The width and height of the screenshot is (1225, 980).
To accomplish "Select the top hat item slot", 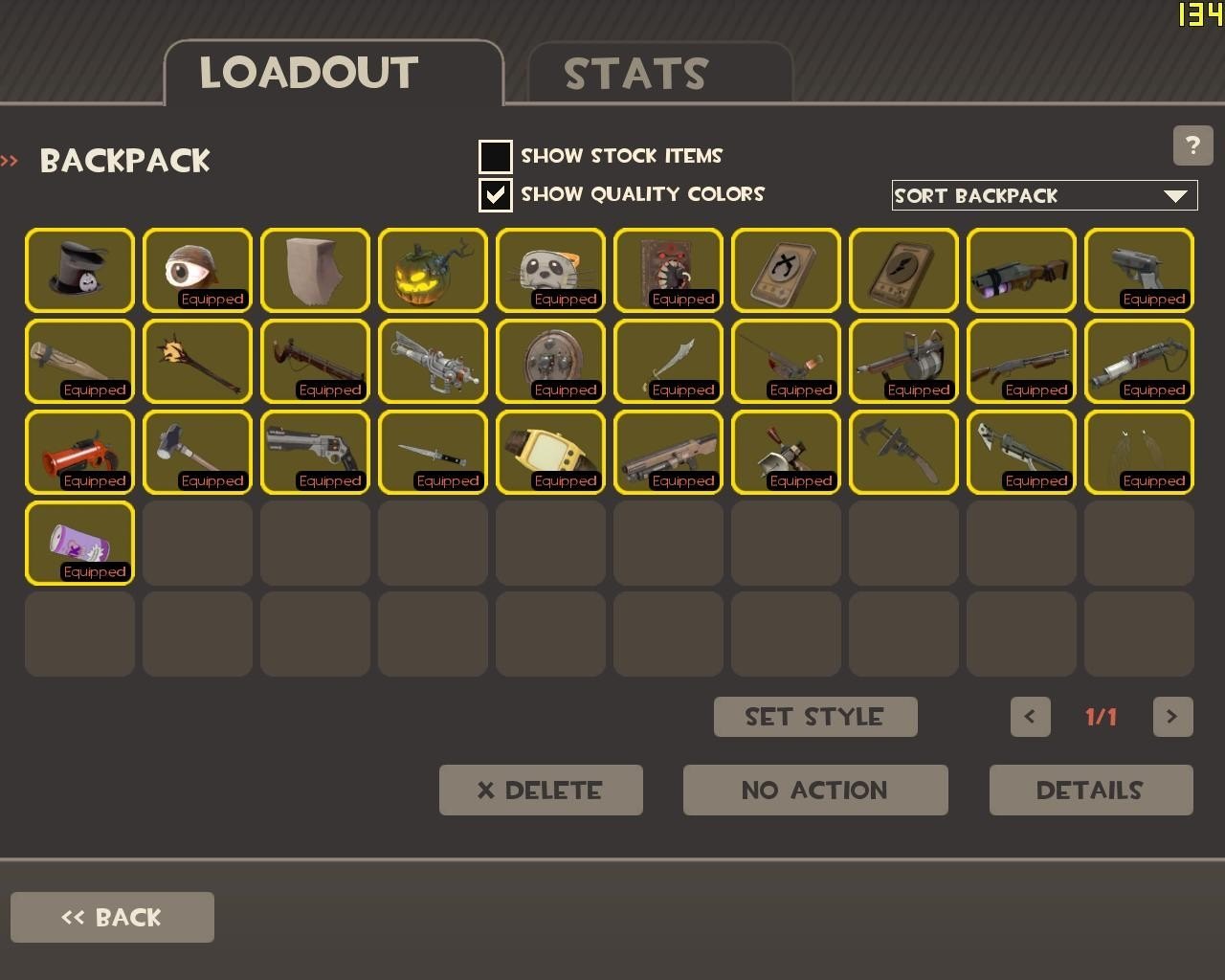I will [79, 270].
